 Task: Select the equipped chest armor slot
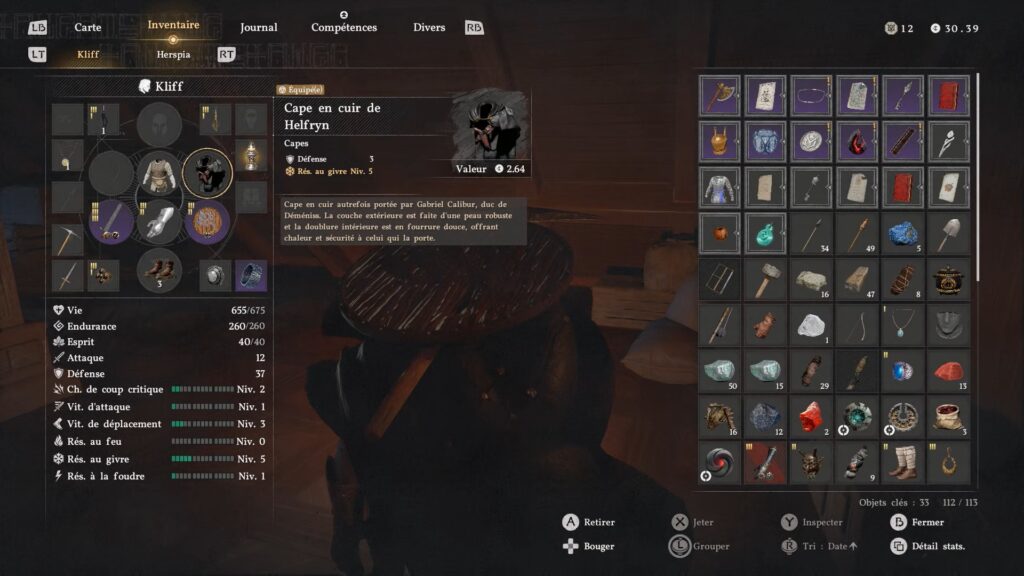coord(160,173)
